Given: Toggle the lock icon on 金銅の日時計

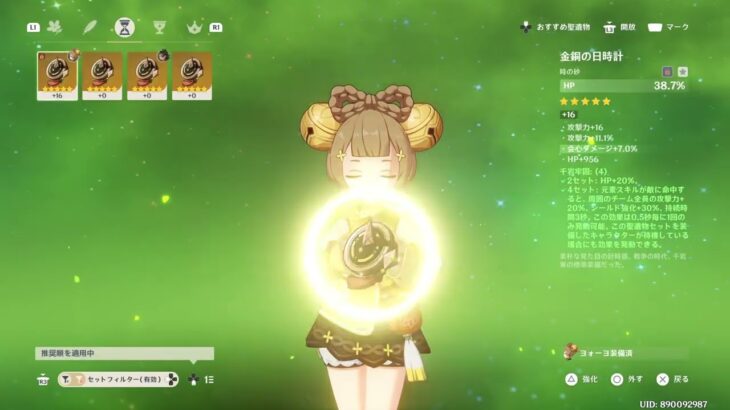Looking at the screenshot, I should [667, 72].
